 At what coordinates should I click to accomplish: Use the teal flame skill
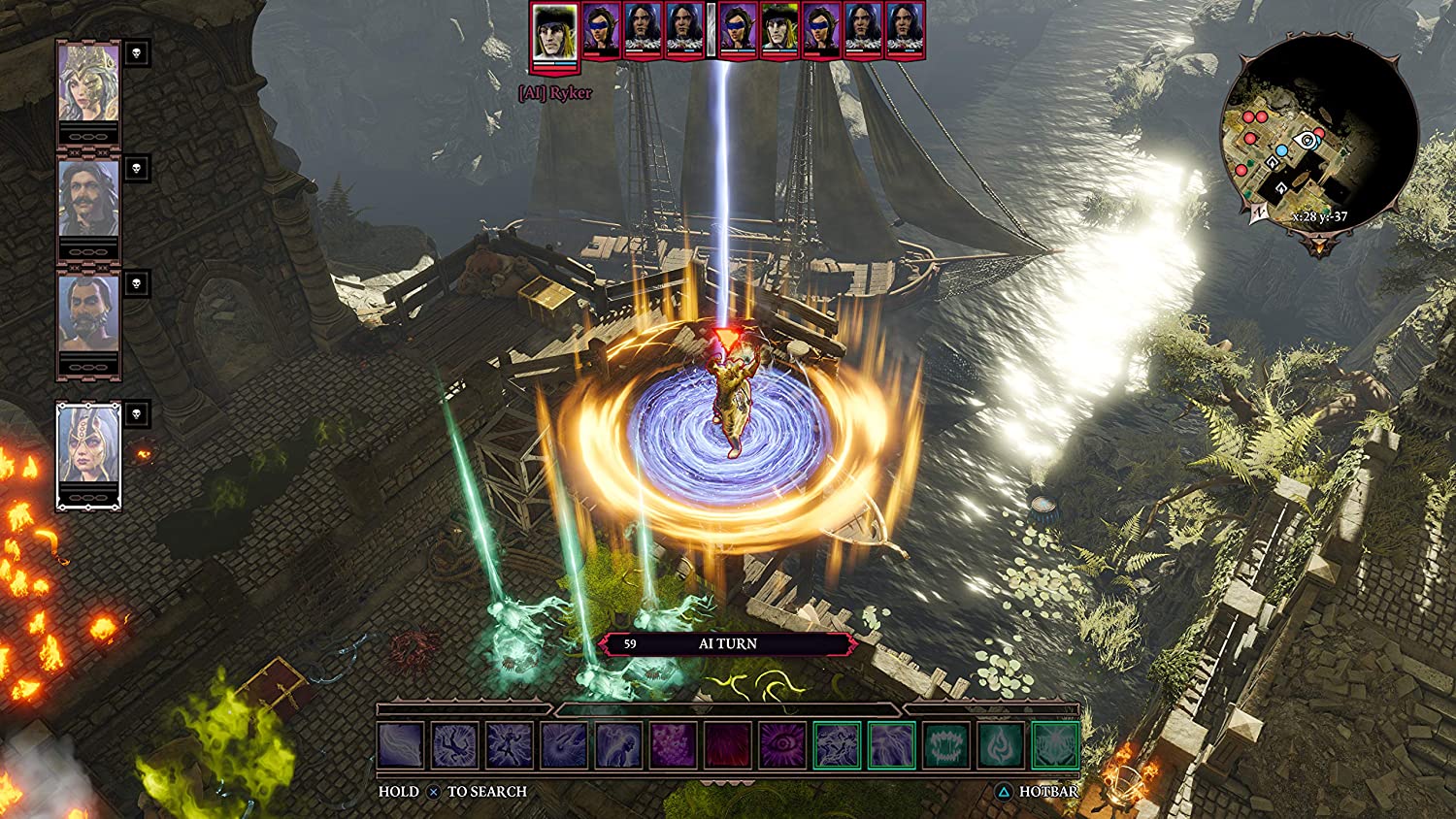[x=1001, y=745]
